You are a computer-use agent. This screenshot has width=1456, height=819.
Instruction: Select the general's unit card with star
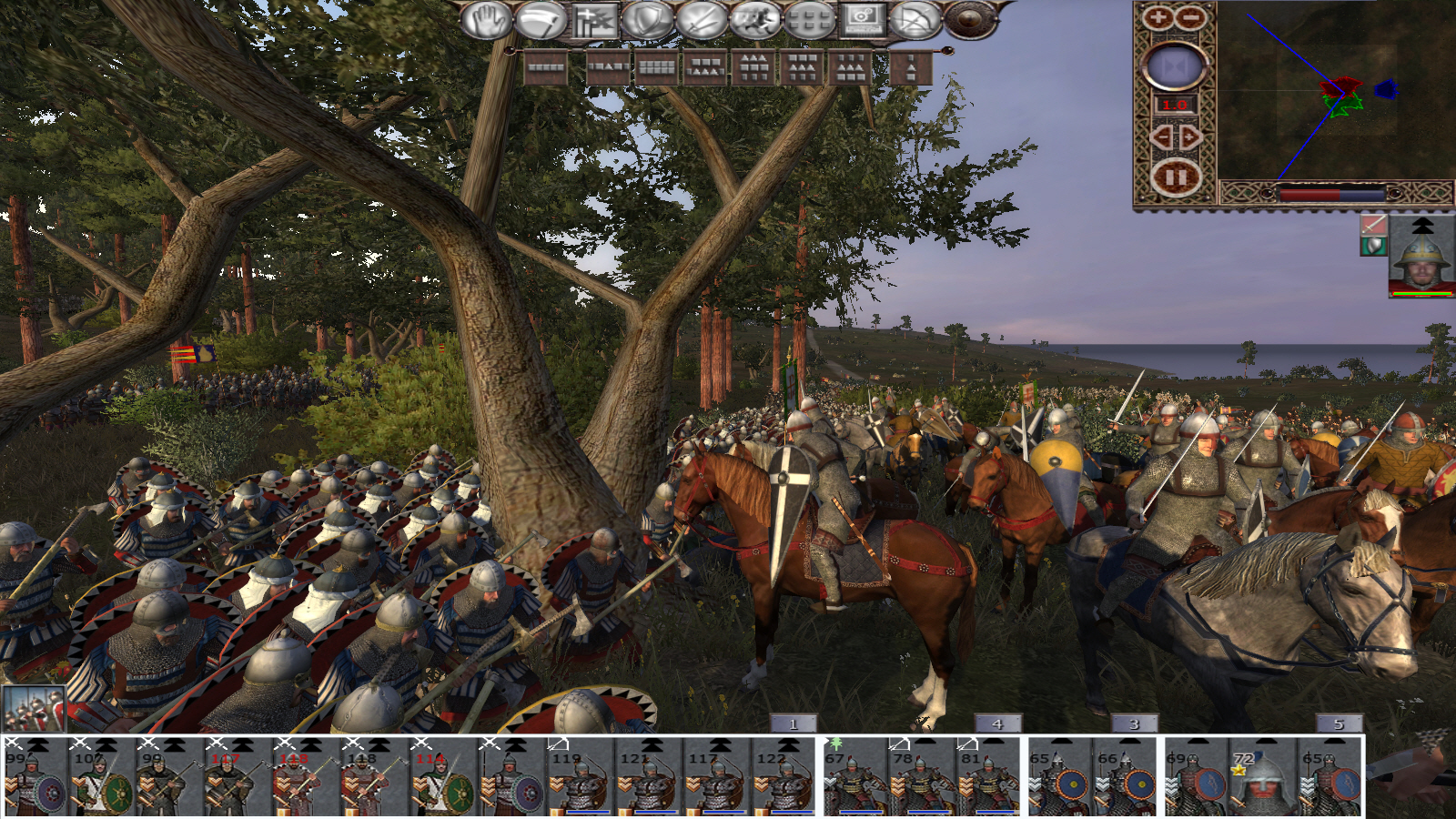coord(1264,778)
